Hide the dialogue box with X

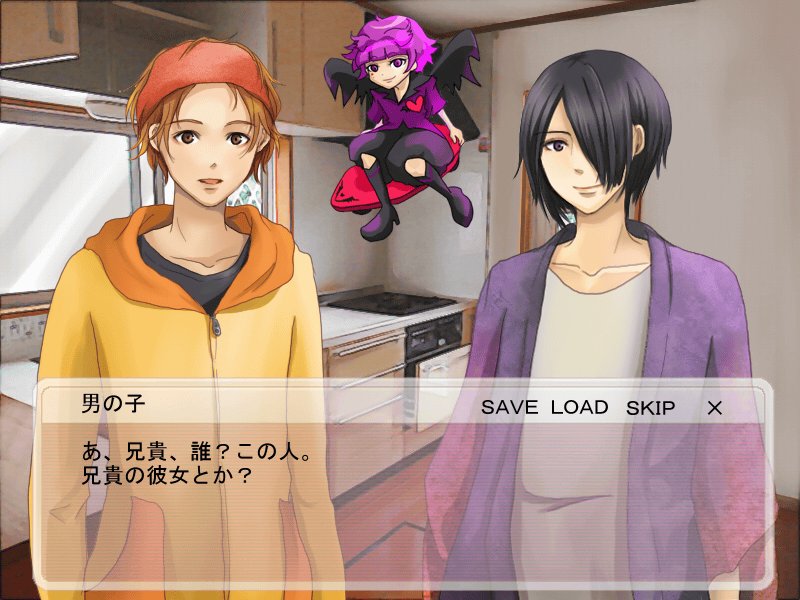[714, 408]
